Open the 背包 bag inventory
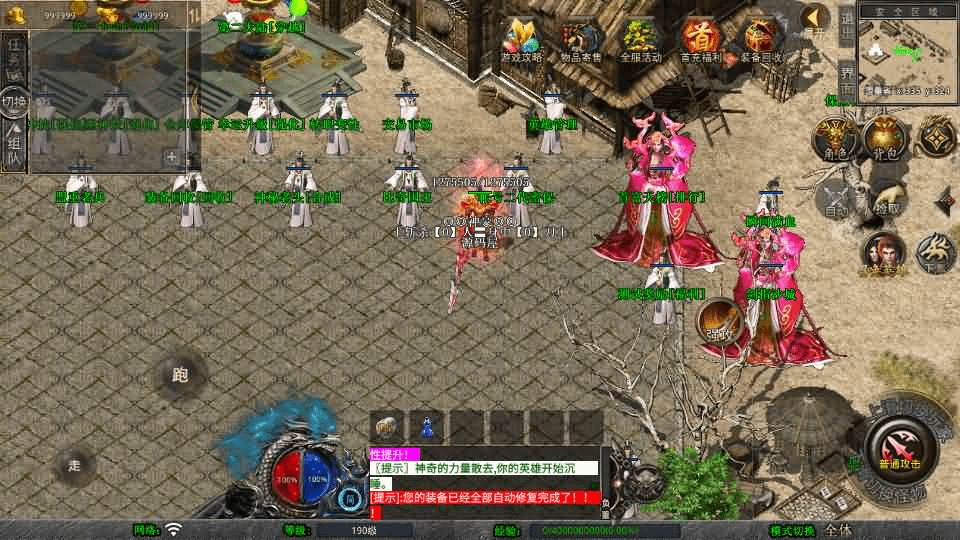The image size is (960, 540). click(x=883, y=138)
